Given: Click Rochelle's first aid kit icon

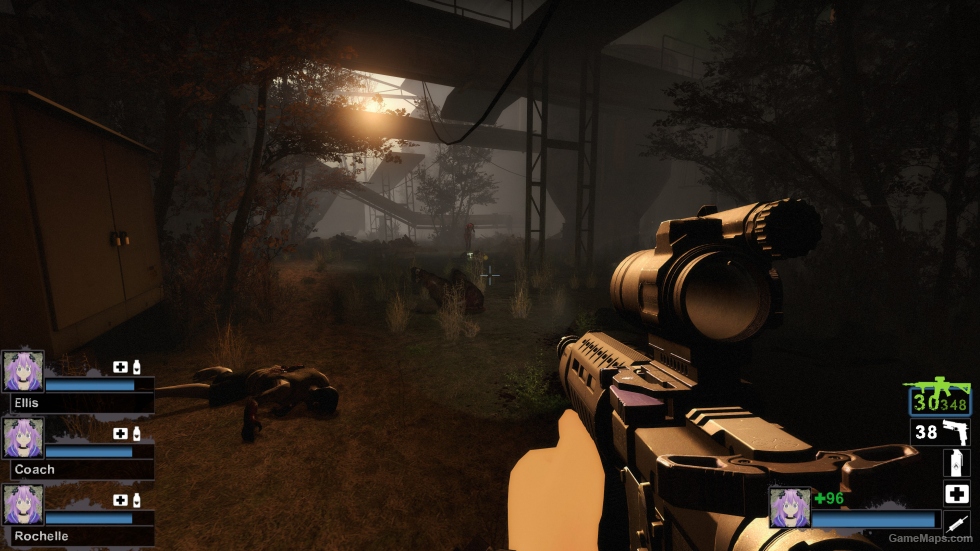Looking at the screenshot, I should tap(120, 500).
